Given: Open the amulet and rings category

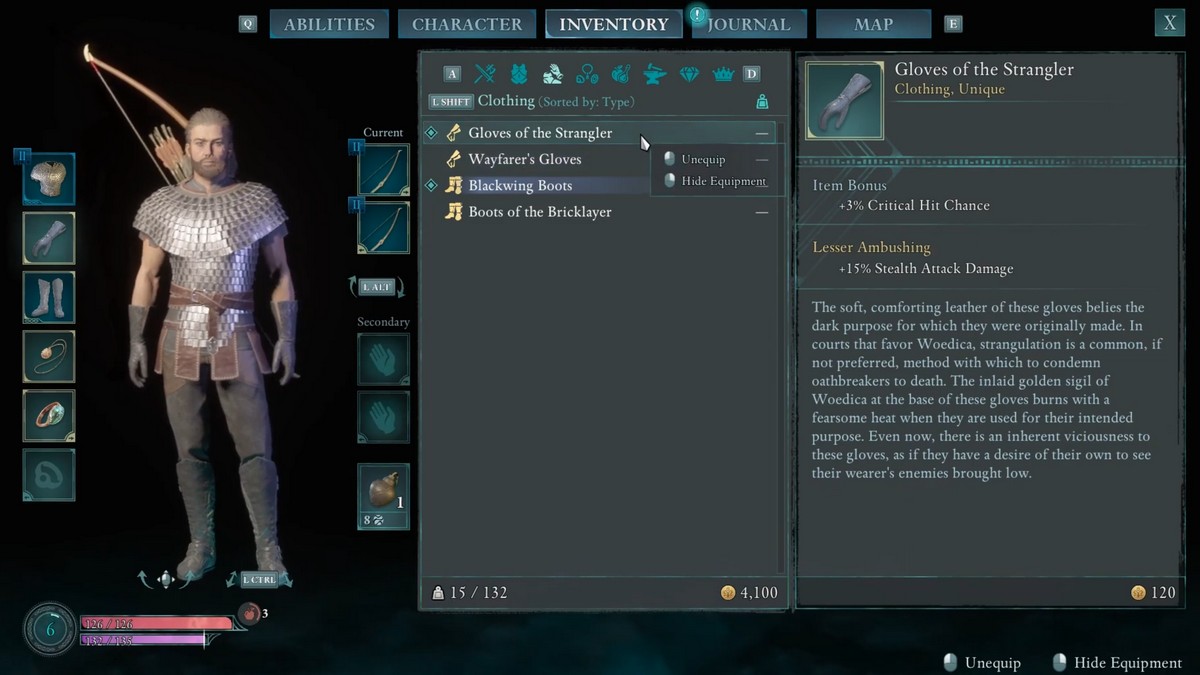Looking at the screenshot, I should tap(586, 73).
